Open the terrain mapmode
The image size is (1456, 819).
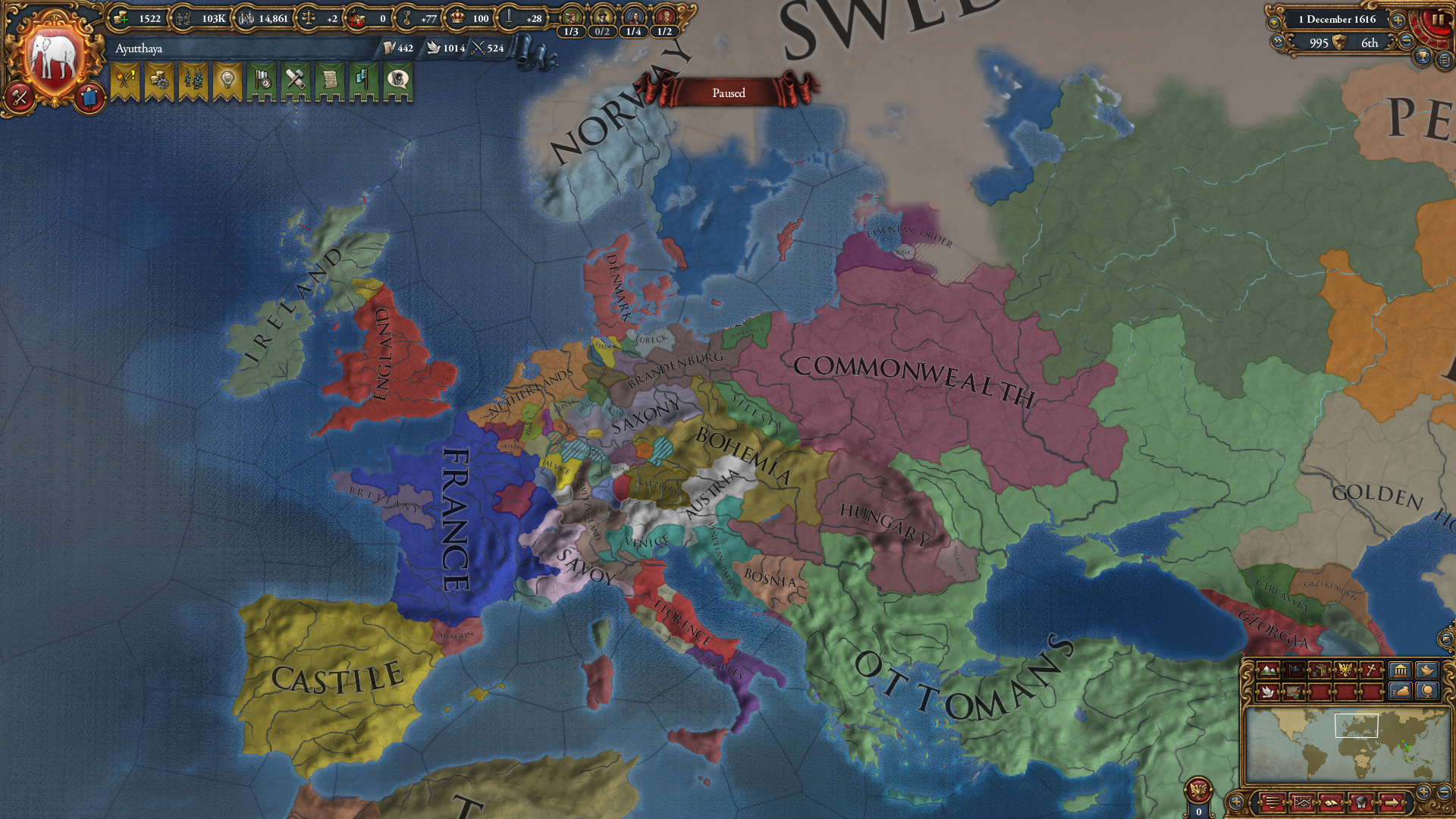[x=1268, y=670]
